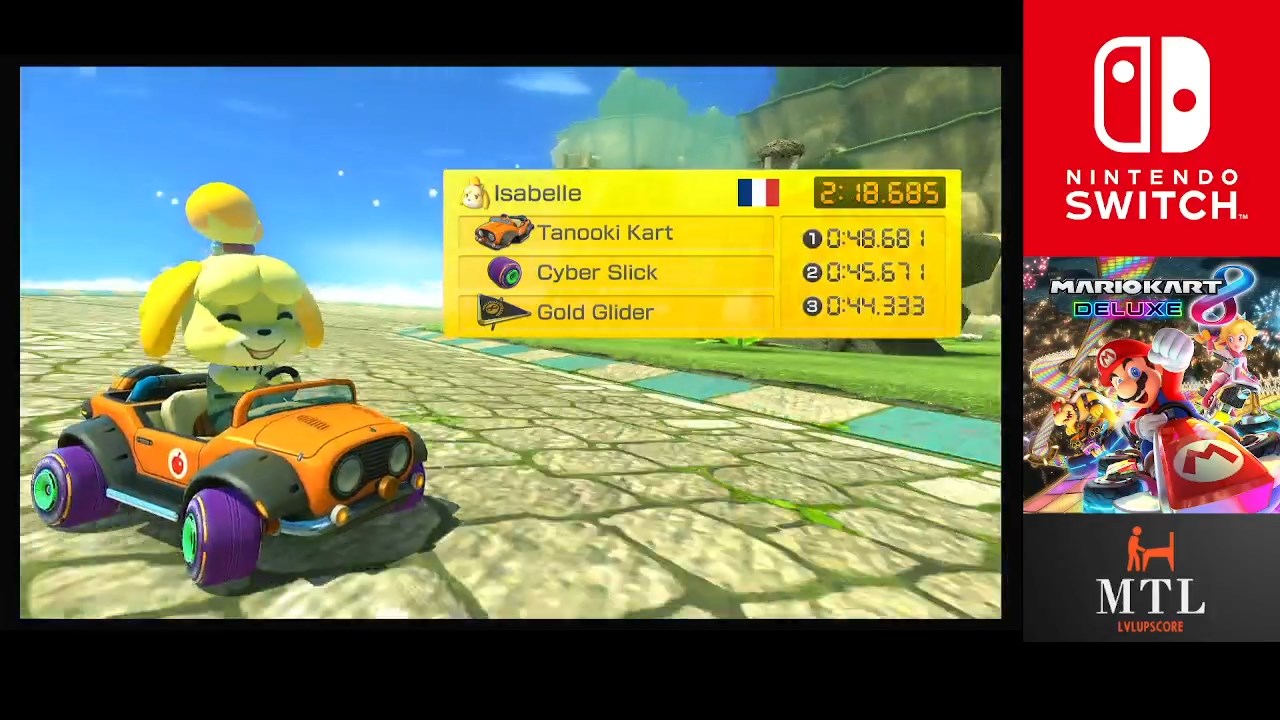
Task: Open the Mario Kart 8 Deluxe cover art
Action: click(x=1151, y=385)
